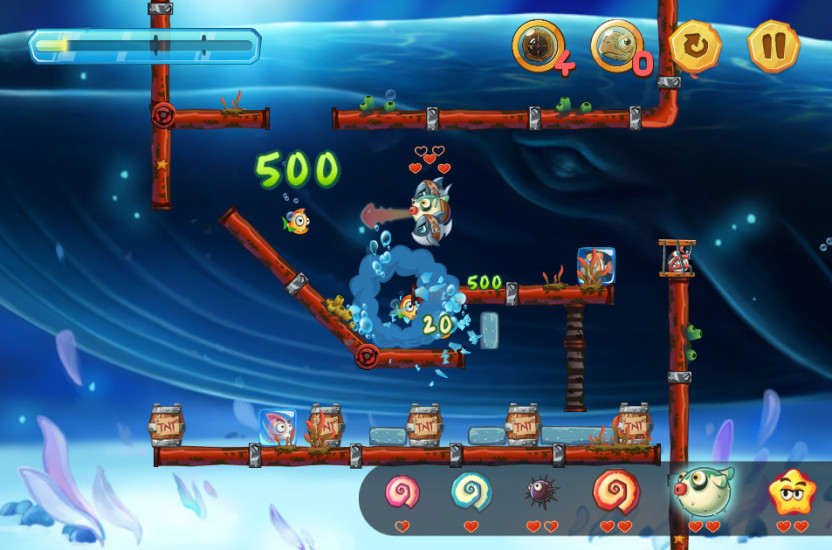Choose the green pufferfish ammo
The image size is (832, 550).
coord(702,490)
